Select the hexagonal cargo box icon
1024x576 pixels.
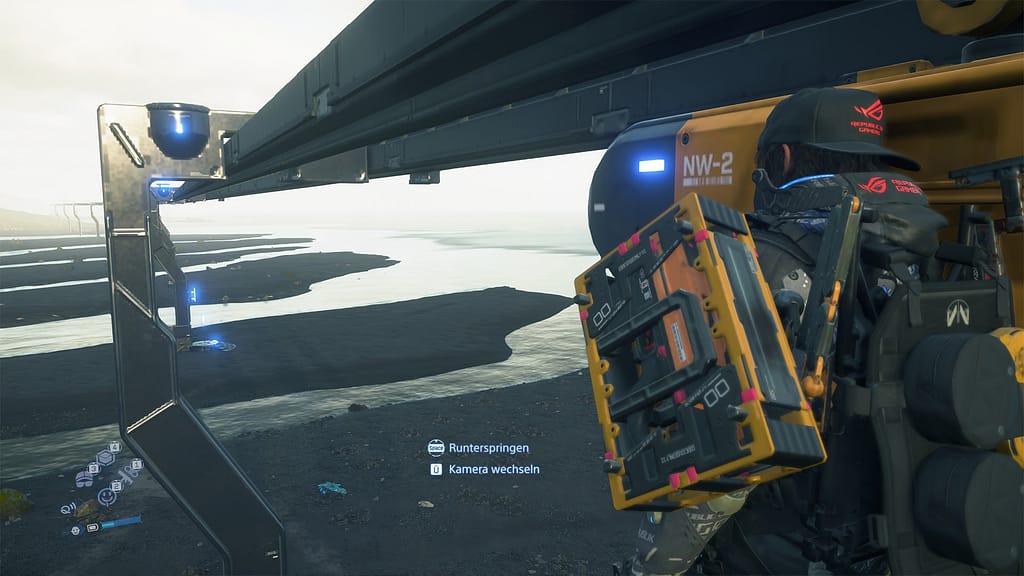105,458
